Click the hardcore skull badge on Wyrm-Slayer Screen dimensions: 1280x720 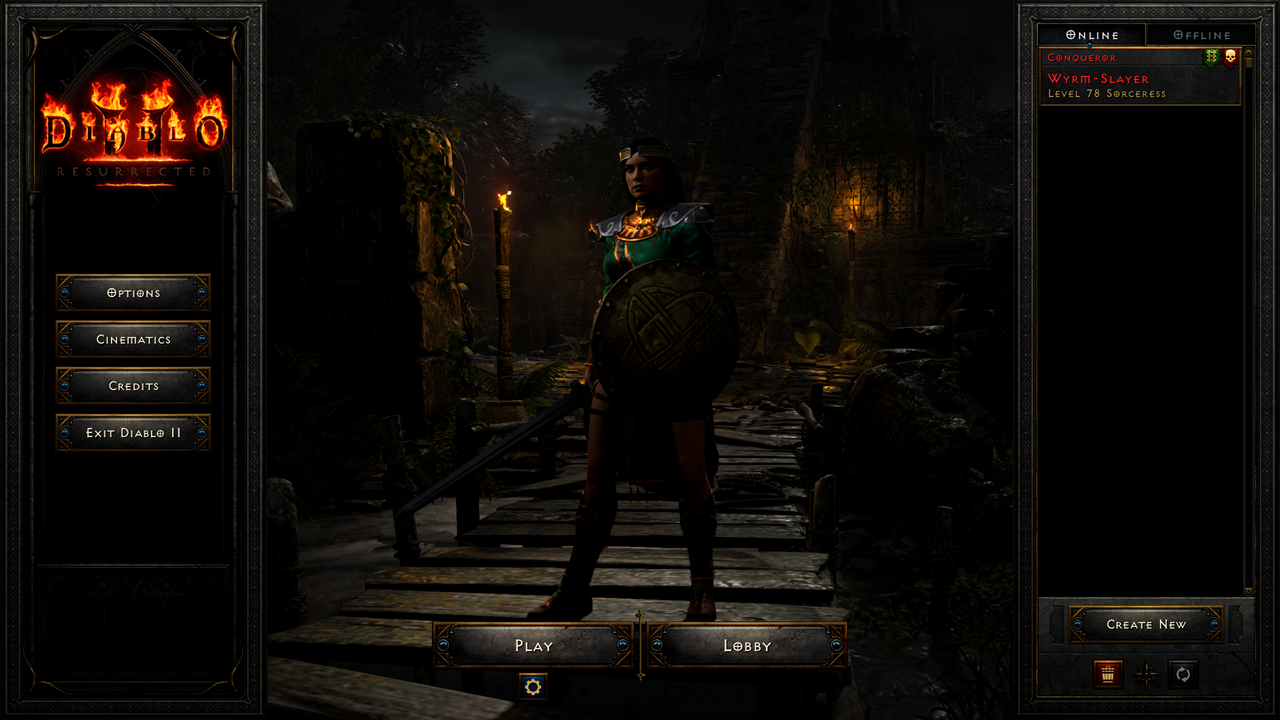(1230, 57)
